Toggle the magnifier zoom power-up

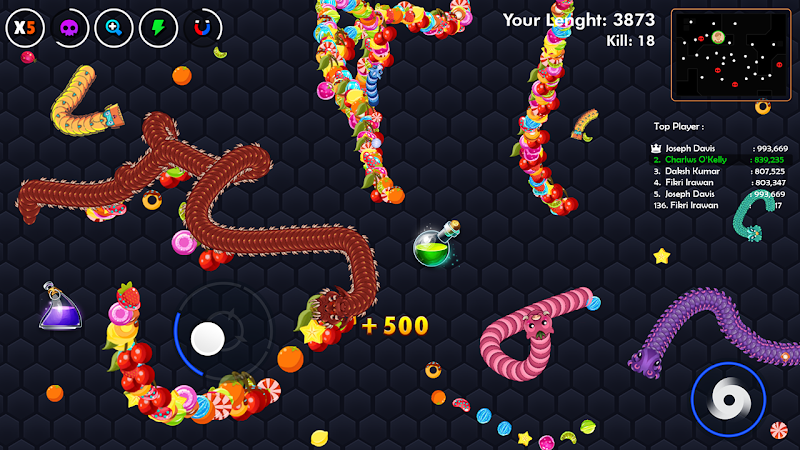point(114,27)
